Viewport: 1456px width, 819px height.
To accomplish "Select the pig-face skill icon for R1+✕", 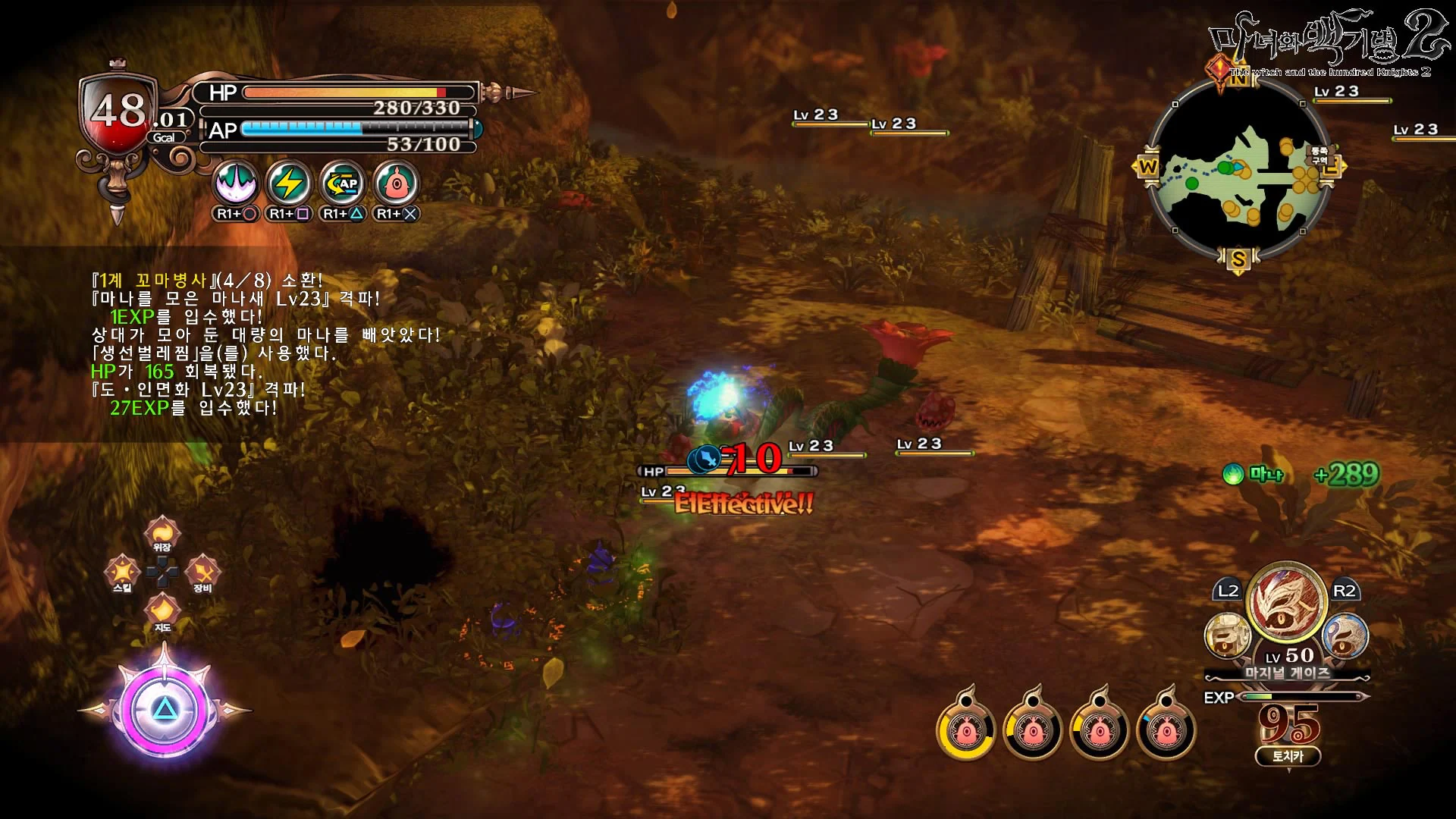I will tap(394, 184).
